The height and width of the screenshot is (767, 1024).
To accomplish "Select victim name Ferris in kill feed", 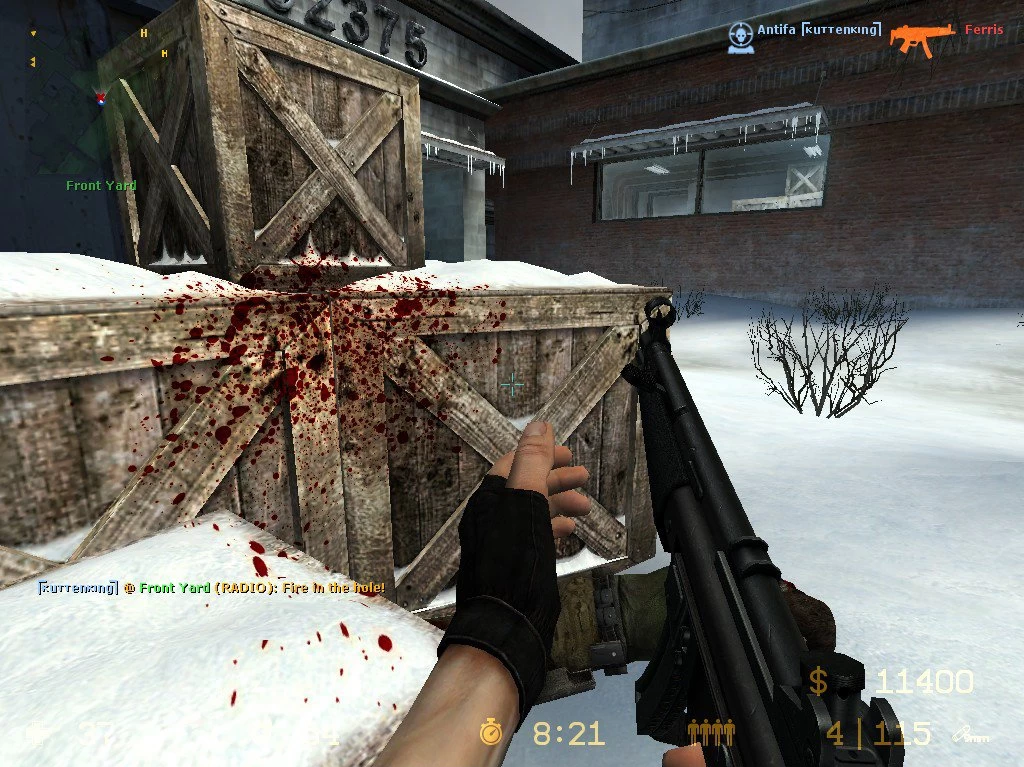I will (x=983, y=30).
